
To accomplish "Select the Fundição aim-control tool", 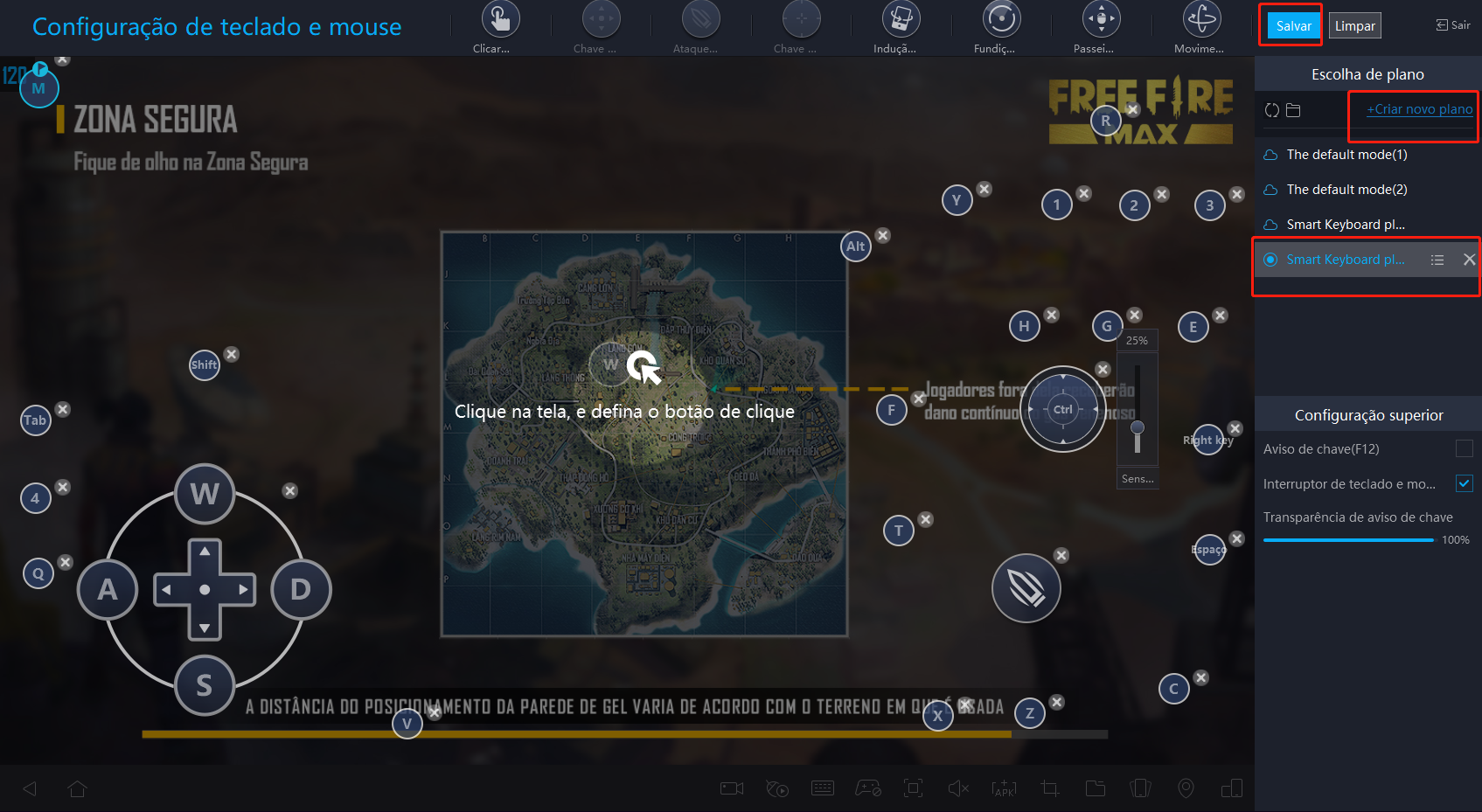I will click(x=1000, y=17).
